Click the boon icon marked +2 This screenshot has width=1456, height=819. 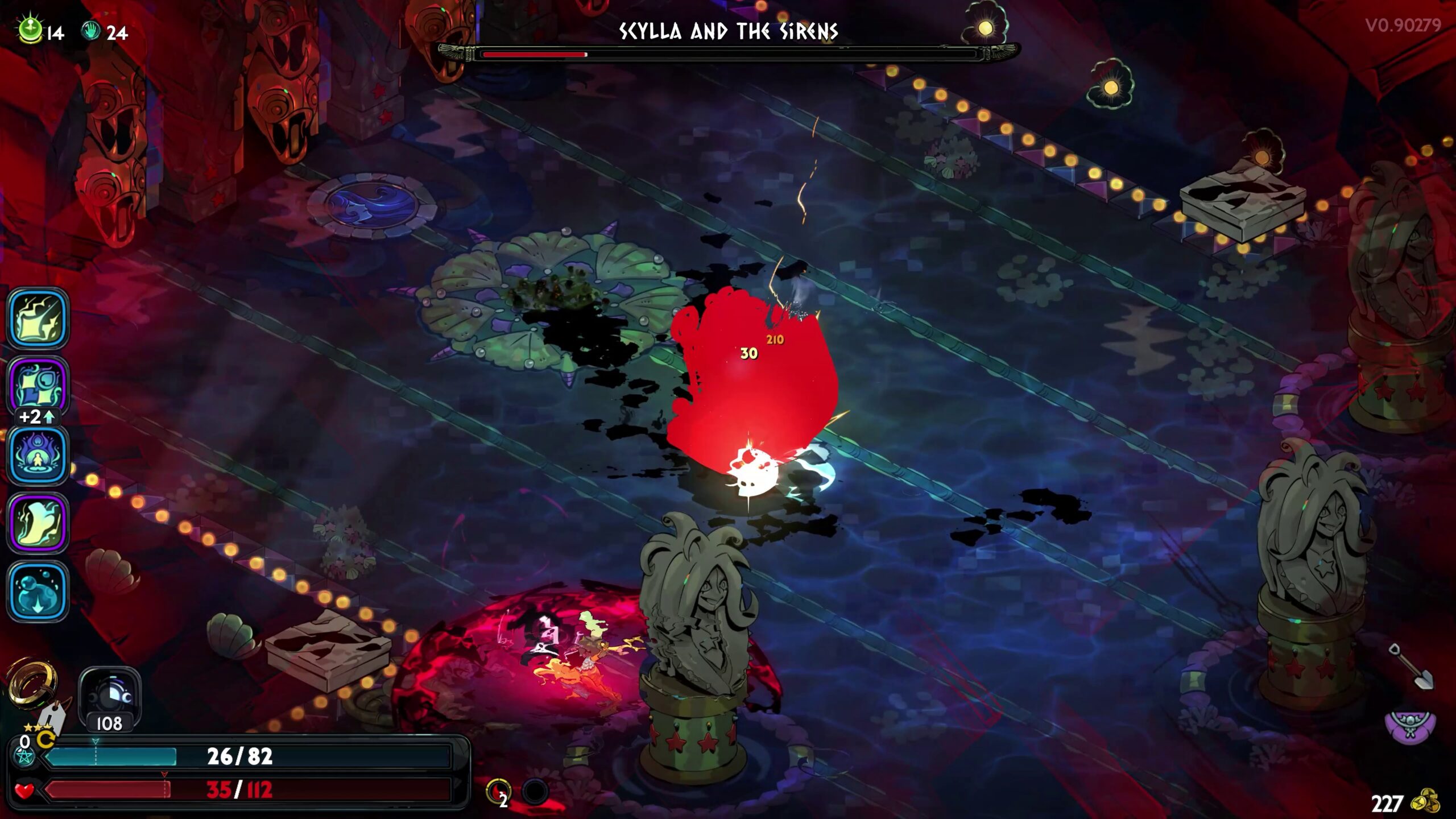point(38,387)
